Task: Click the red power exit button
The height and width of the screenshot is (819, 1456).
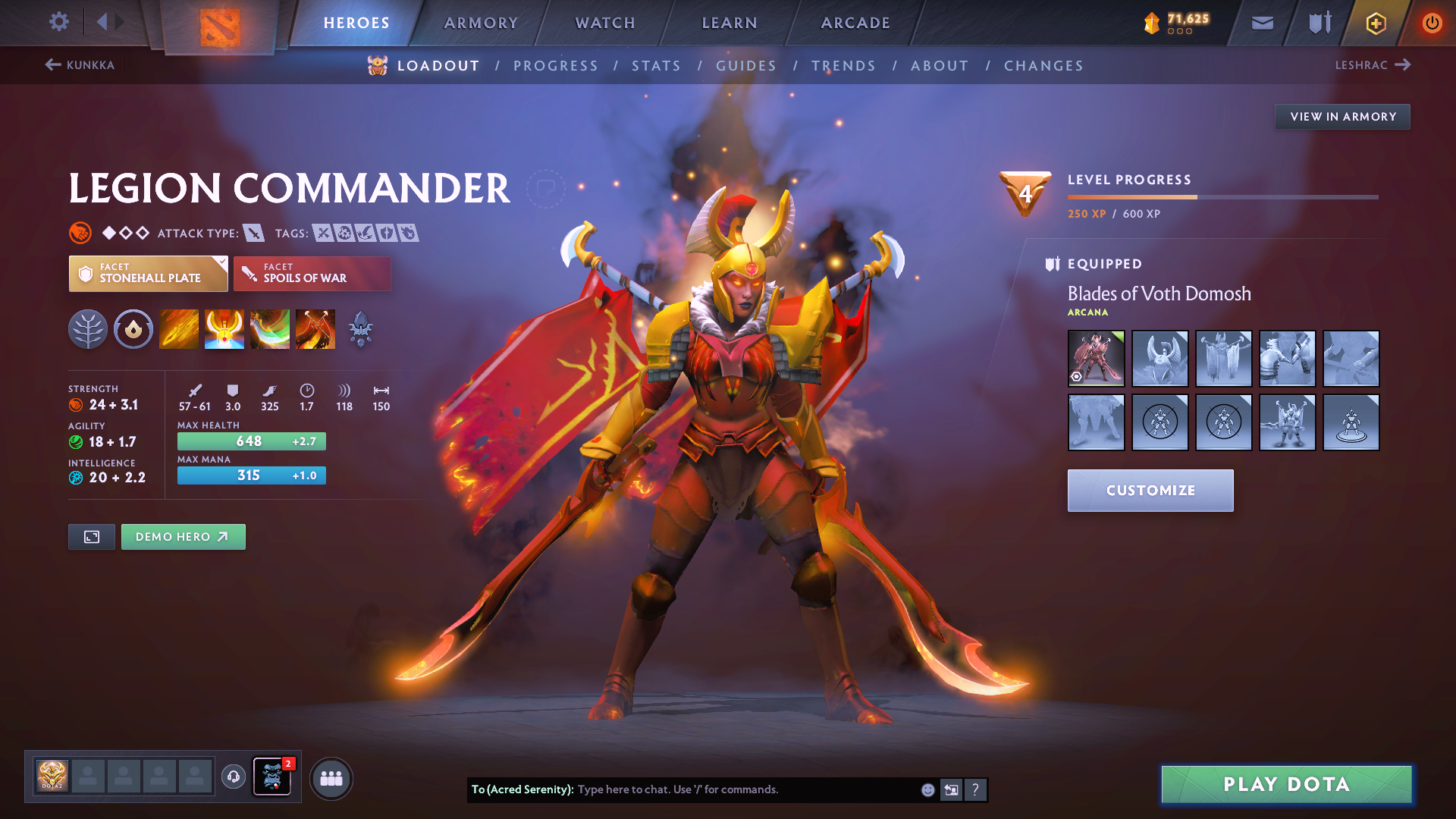Action: [x=1432, y=23]
